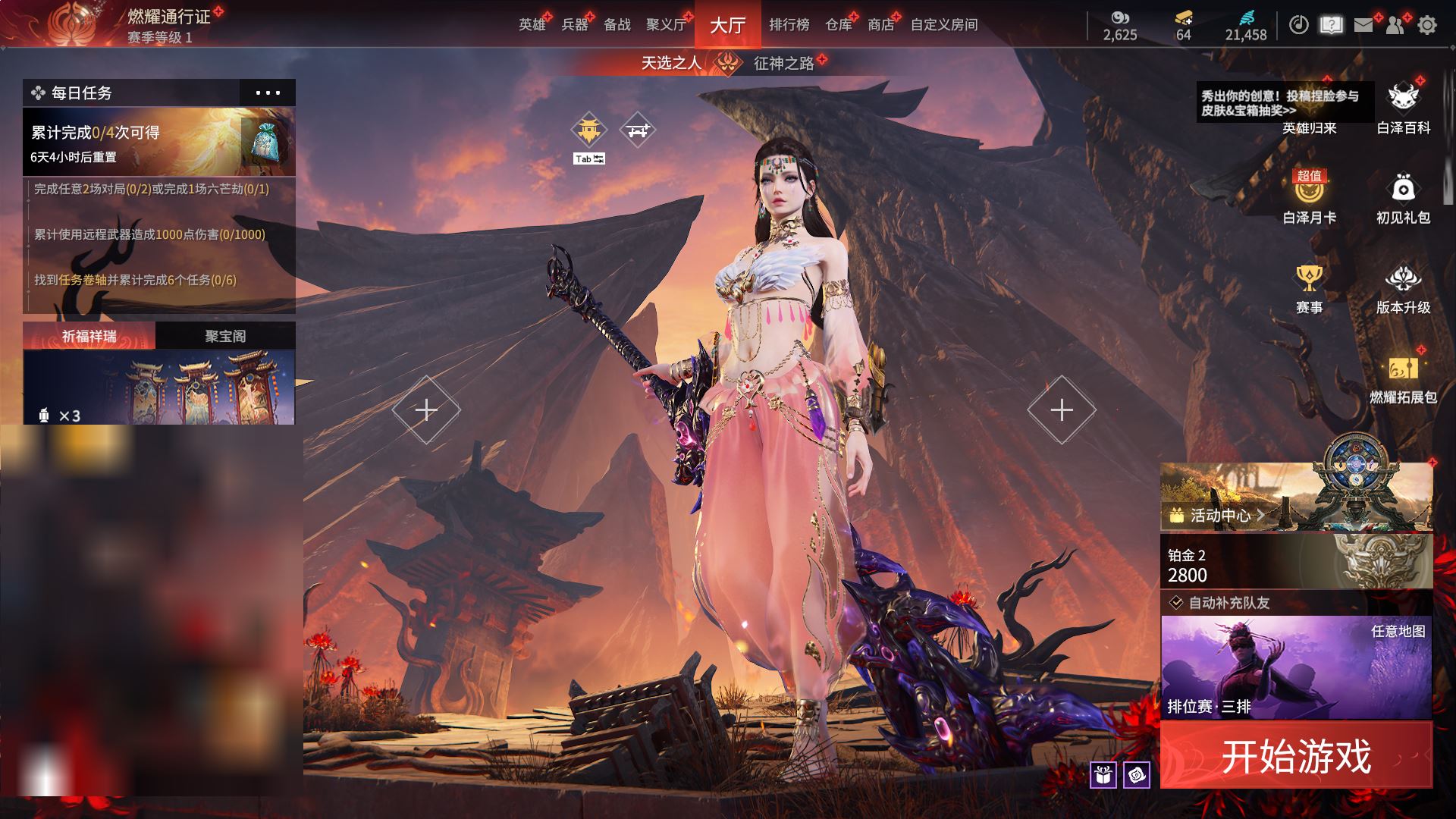Open the mail envelope icon
Screen dimensions: 1456x819
pos(1363,25)
